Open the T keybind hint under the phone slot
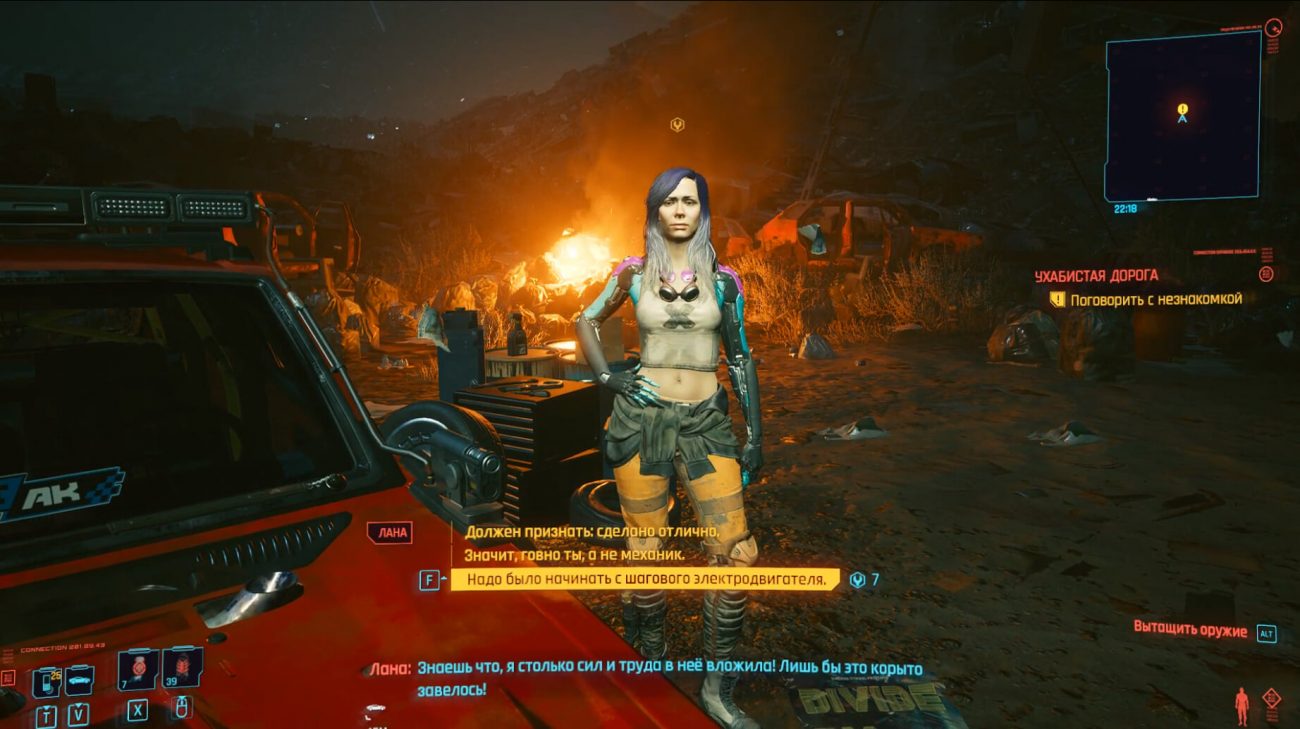Image resolution: width=1300 pixels, height=729 pixels. [x=46, y=716]
